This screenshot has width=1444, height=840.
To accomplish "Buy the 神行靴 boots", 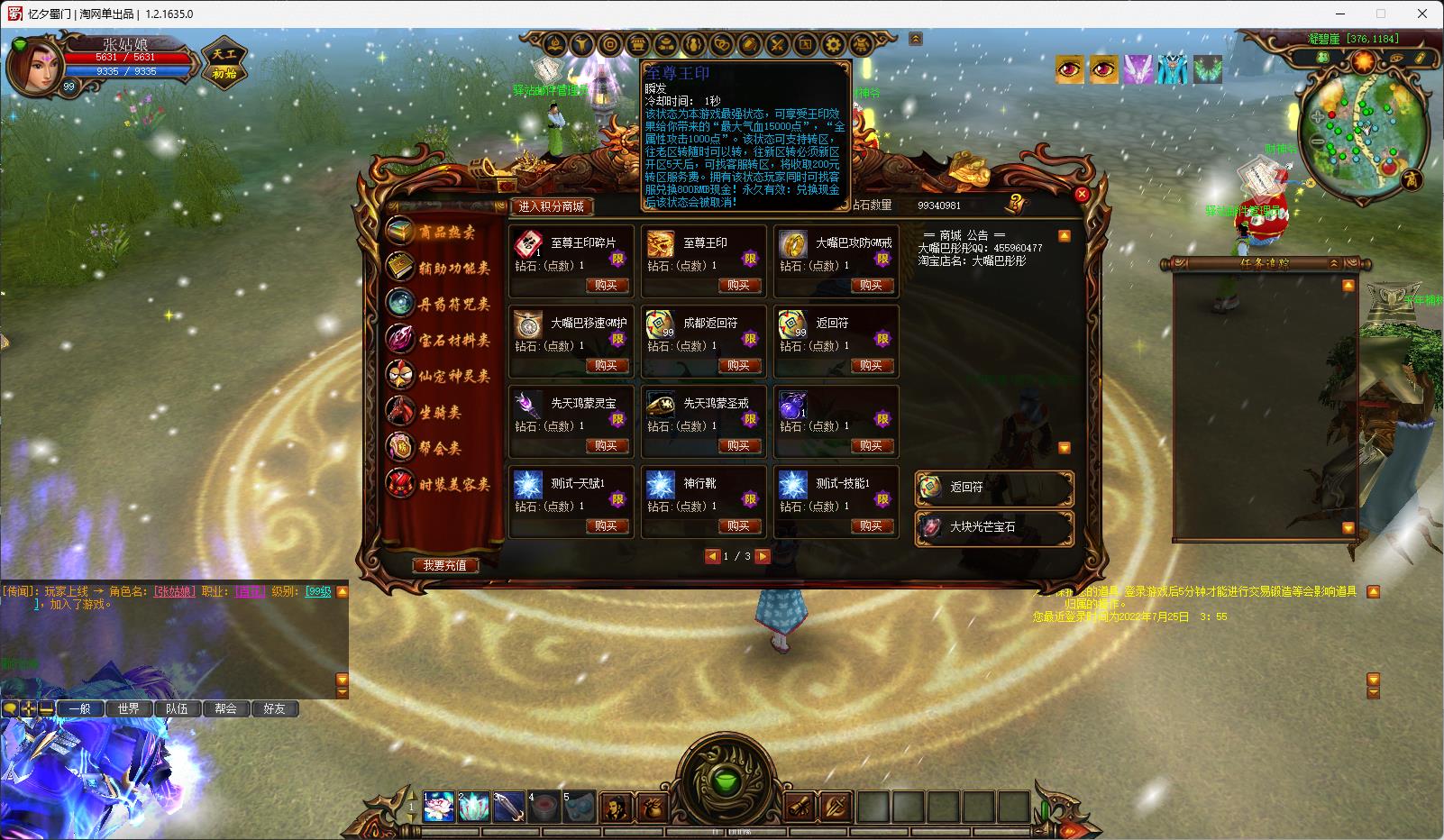I will pos(738,525).
